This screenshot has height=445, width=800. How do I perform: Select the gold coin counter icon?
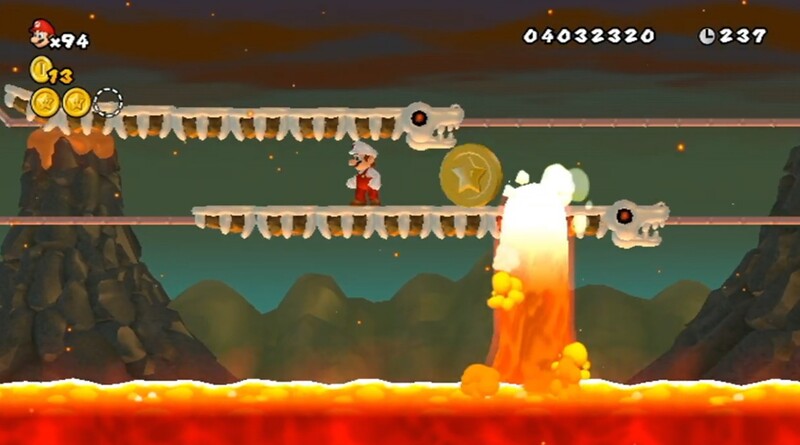coord(39,69)
